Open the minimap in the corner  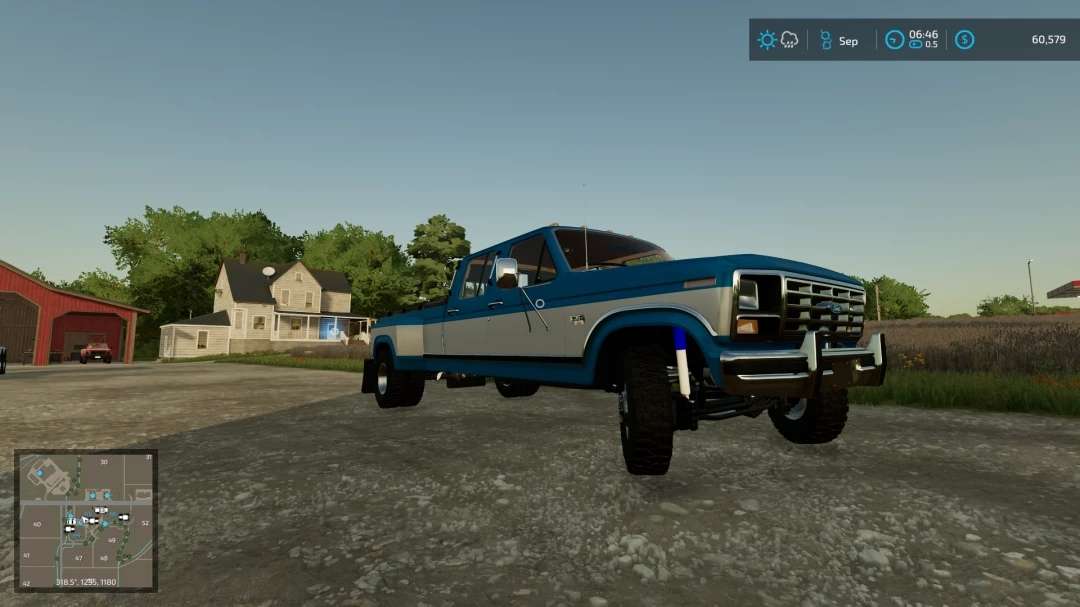86,519
